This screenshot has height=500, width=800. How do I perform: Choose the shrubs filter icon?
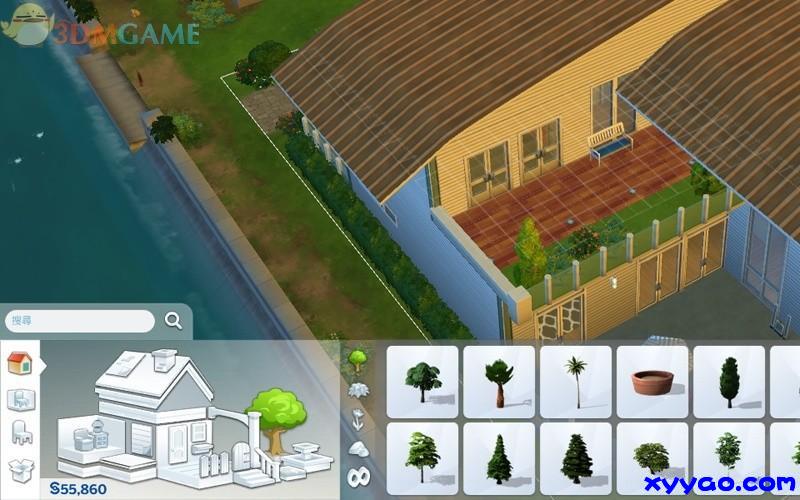(x=357, y=388)
